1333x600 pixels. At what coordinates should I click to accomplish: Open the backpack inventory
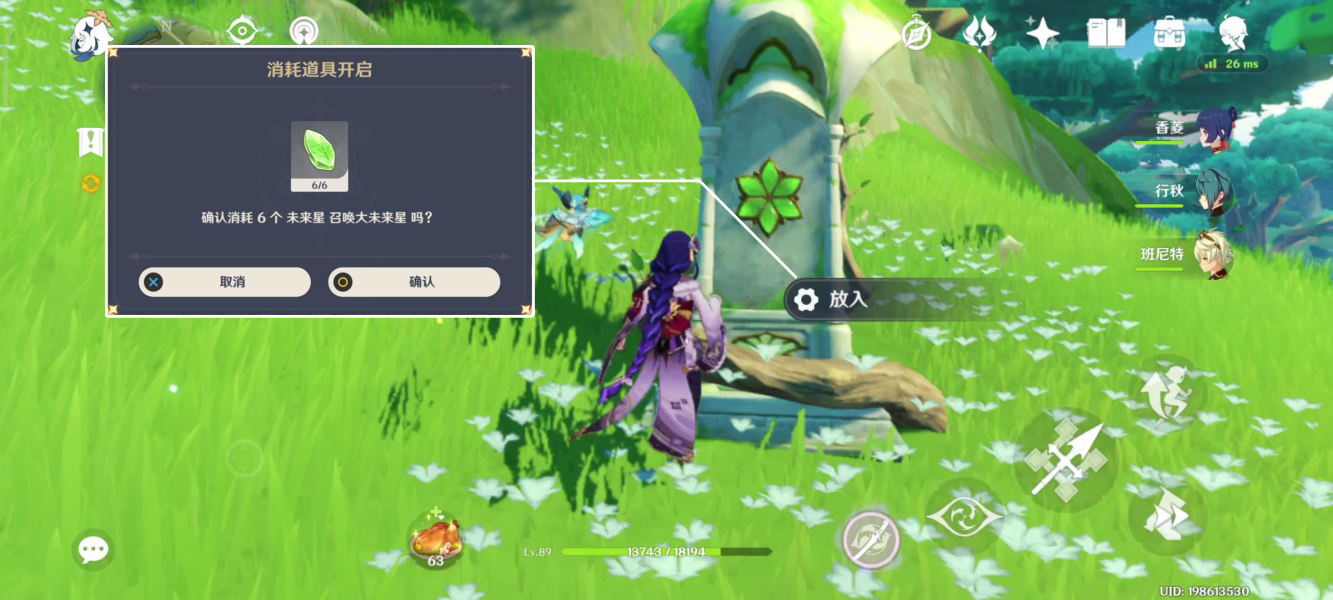tap(1169, 34)
